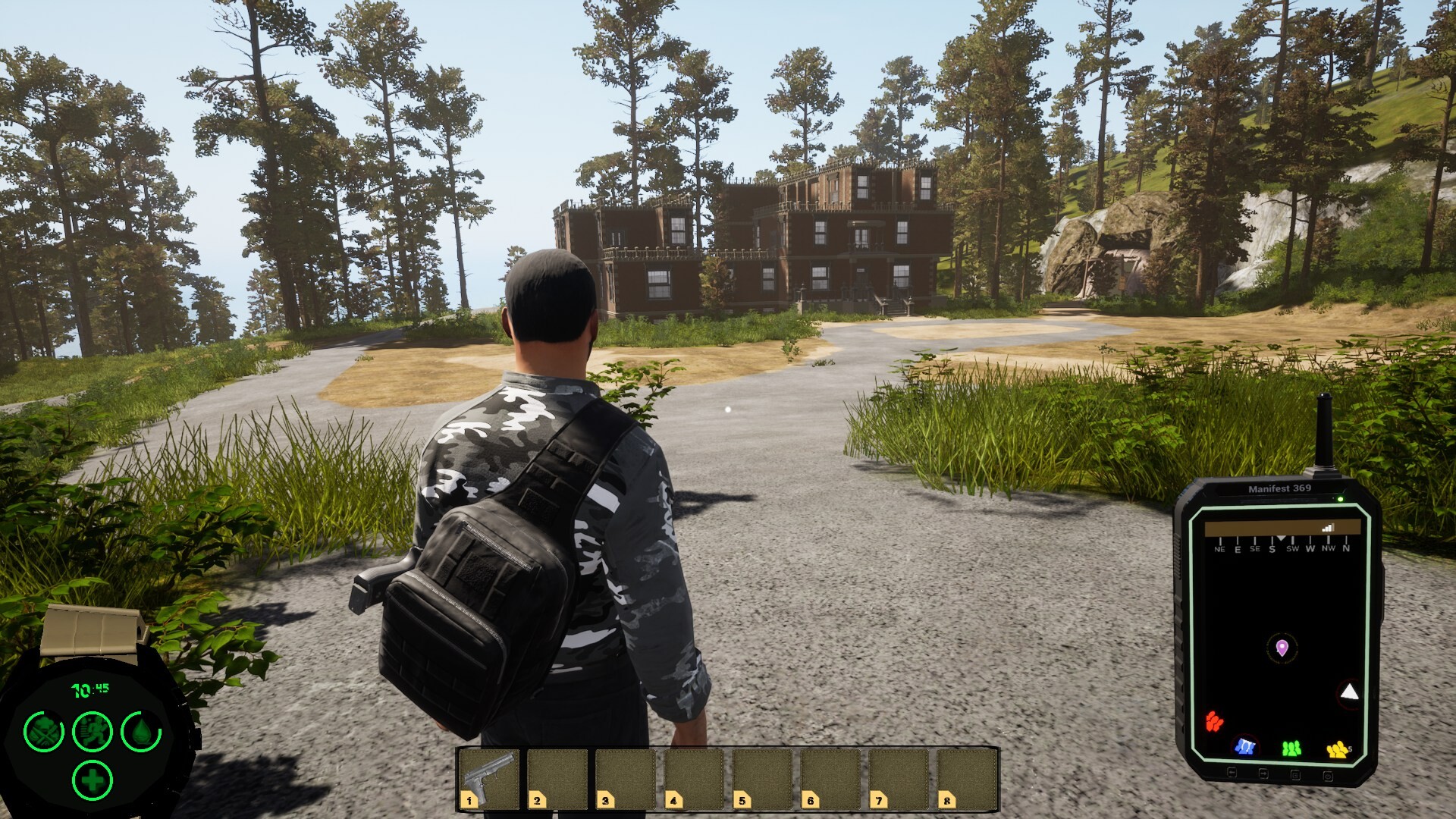Click the signal strength bars on the GPS
Screen dimensions: 1456x819
tap(1327, 526)
